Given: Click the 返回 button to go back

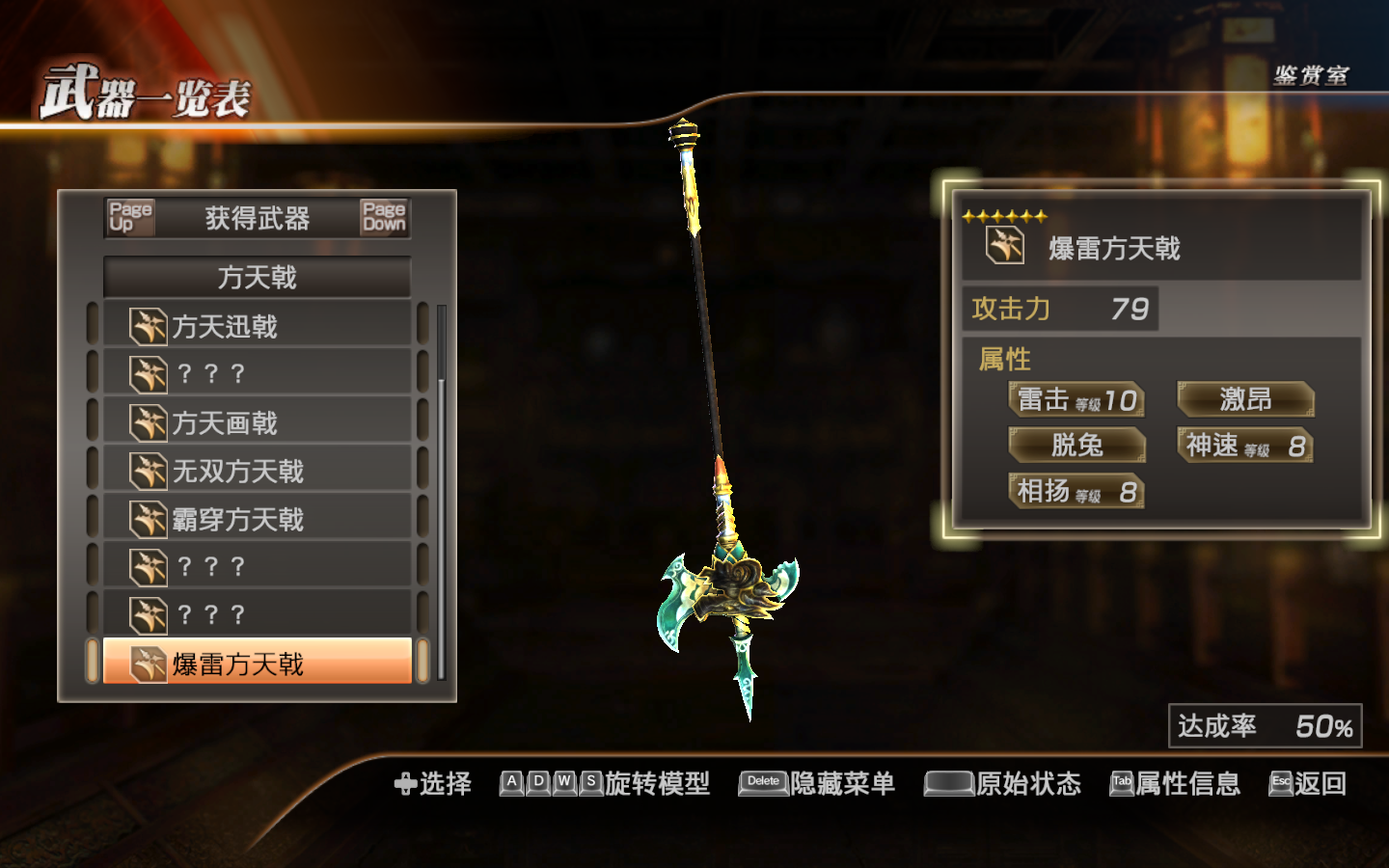Looking at the screenshot, I should pyautogui.click(x=1321, y=784).
